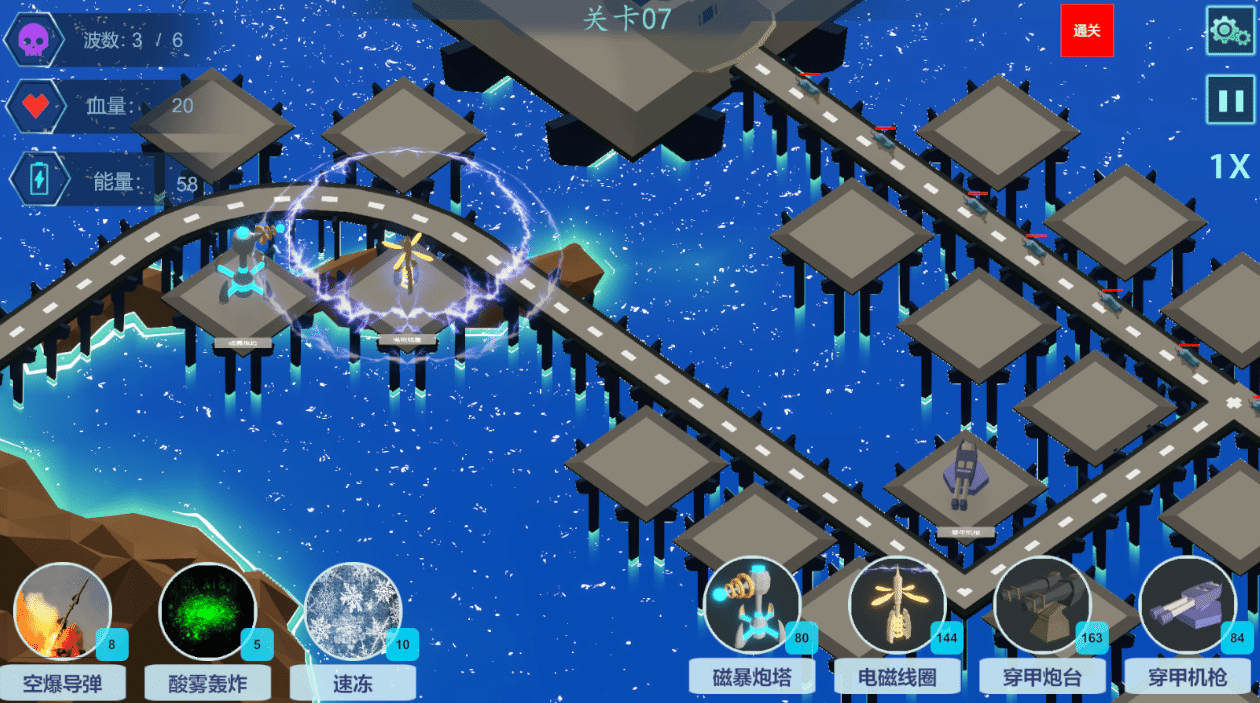Use the 酸雾轰炸 acid fog skill

click(208, 612)
